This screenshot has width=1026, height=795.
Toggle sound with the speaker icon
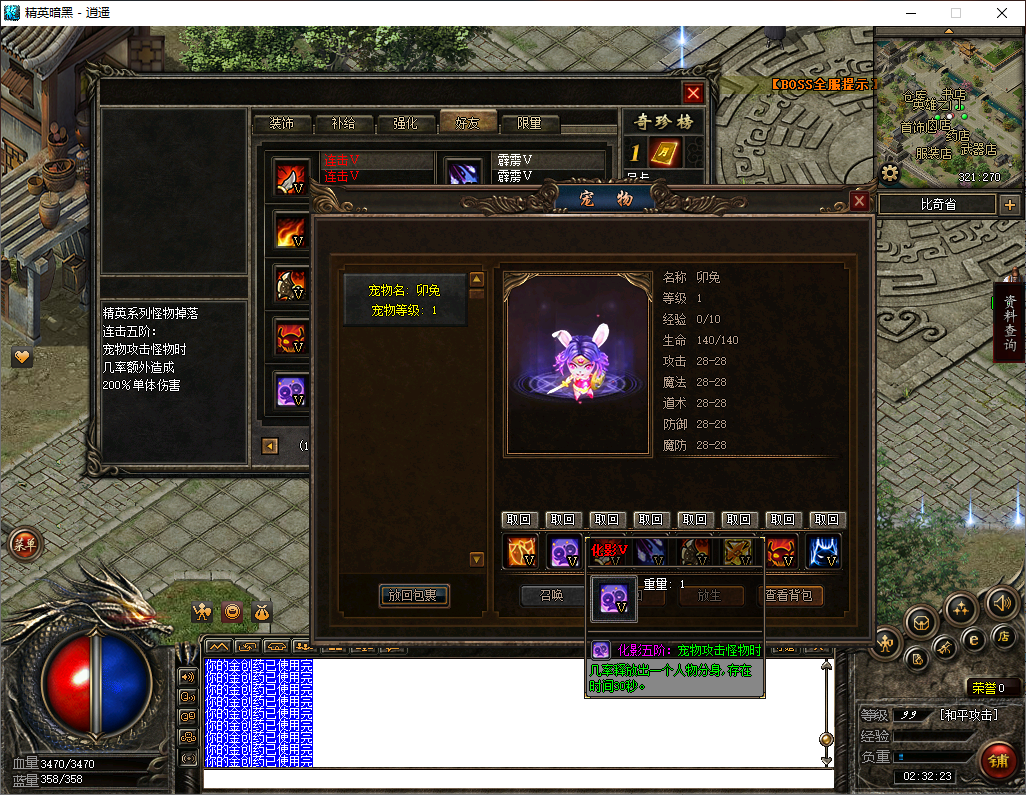tap(1001, 602)
